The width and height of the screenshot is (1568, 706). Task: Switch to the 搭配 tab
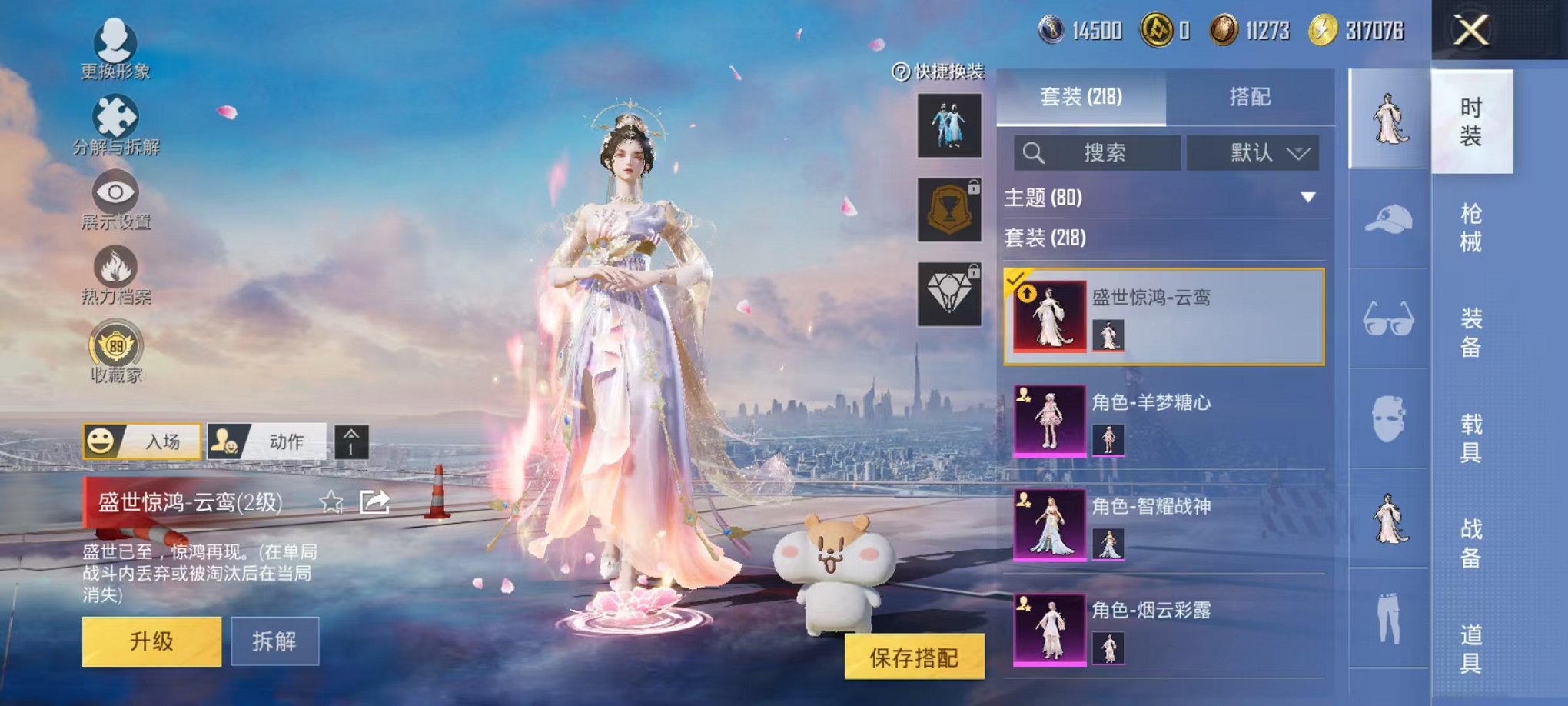point(1249,96)
